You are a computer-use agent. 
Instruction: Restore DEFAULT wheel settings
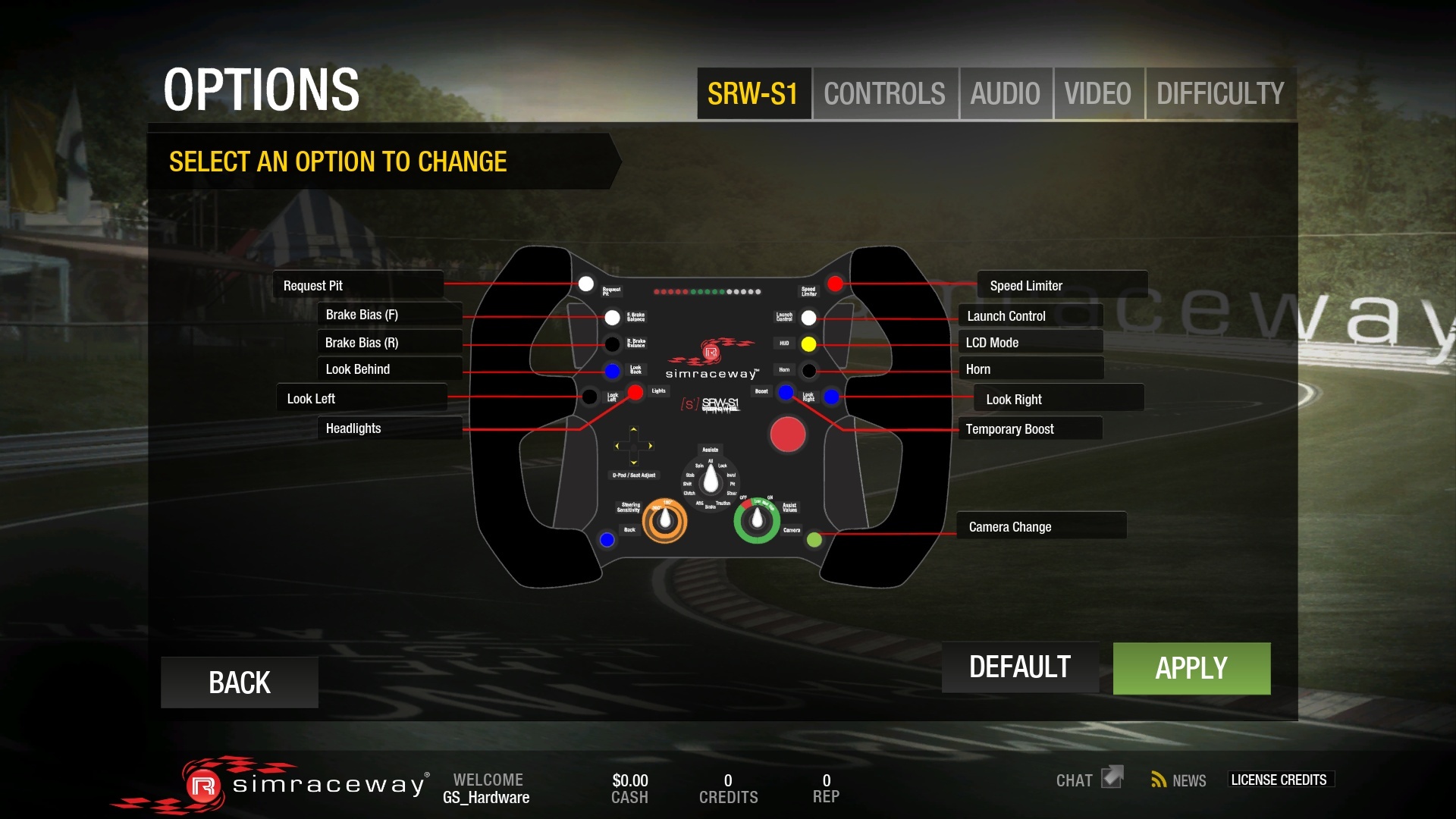[1019, 667]
